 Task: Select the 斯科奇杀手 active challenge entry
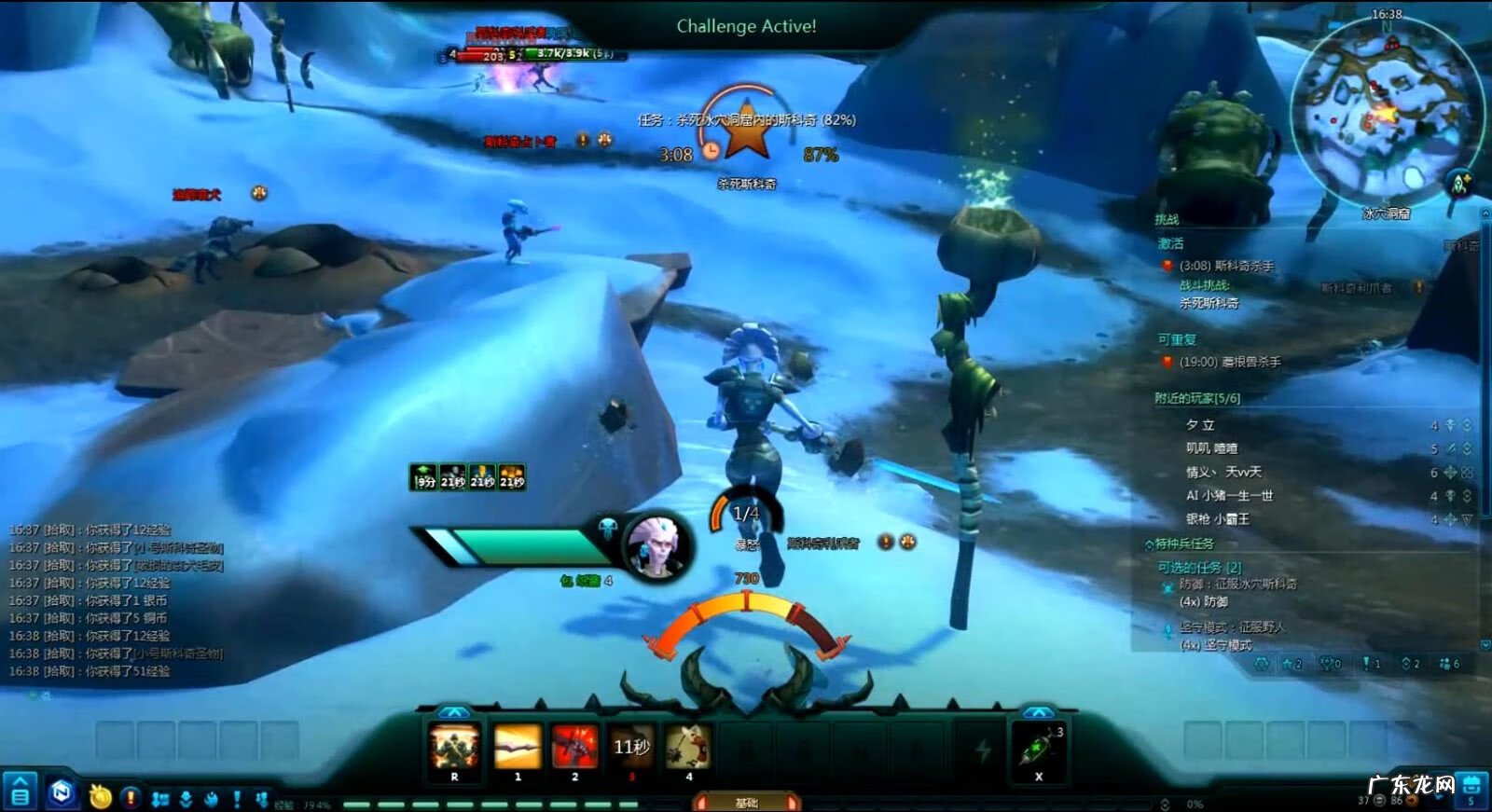pos(1225,266)
